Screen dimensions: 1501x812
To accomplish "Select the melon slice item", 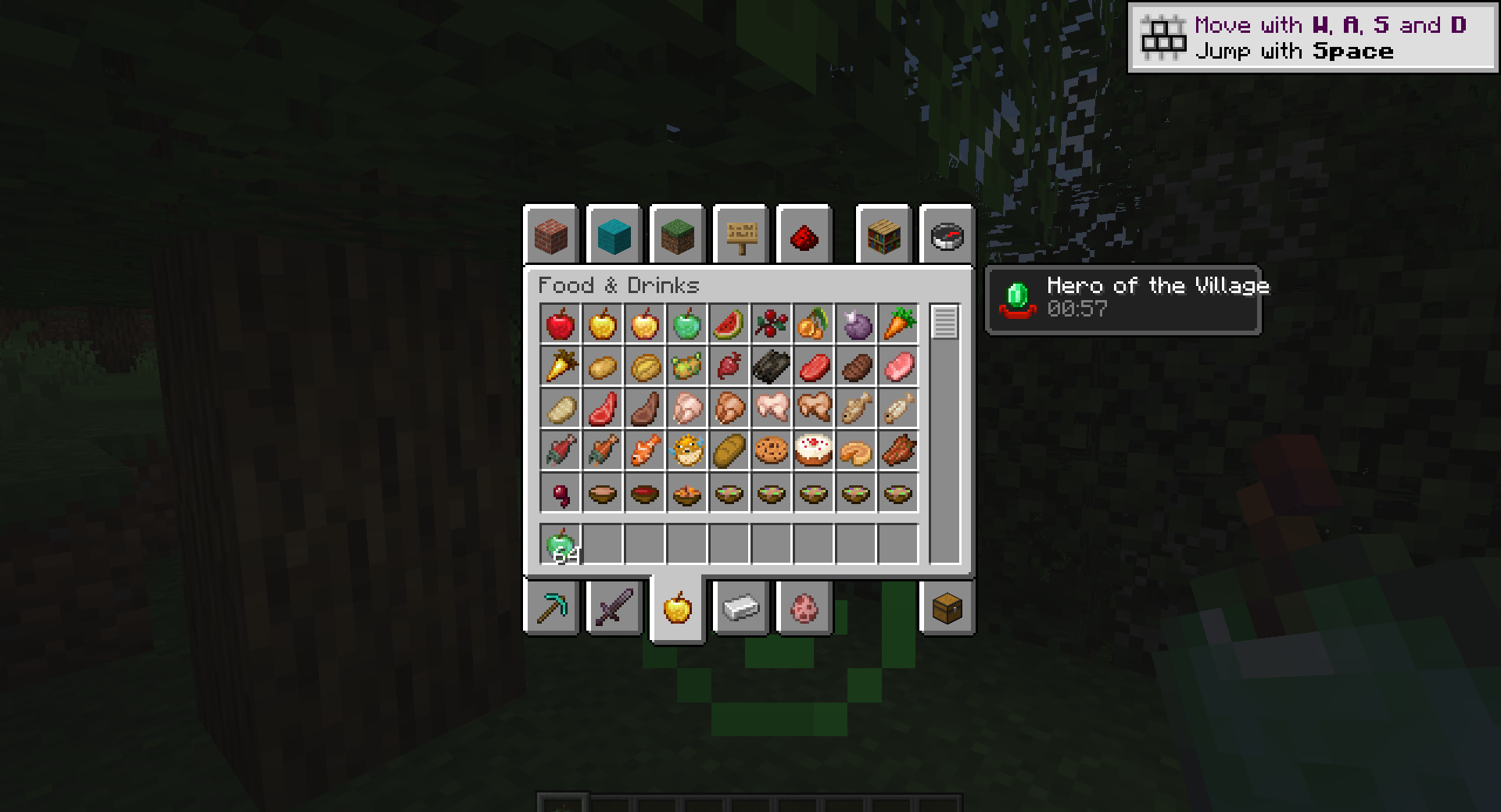I will (x=729, y=325).
